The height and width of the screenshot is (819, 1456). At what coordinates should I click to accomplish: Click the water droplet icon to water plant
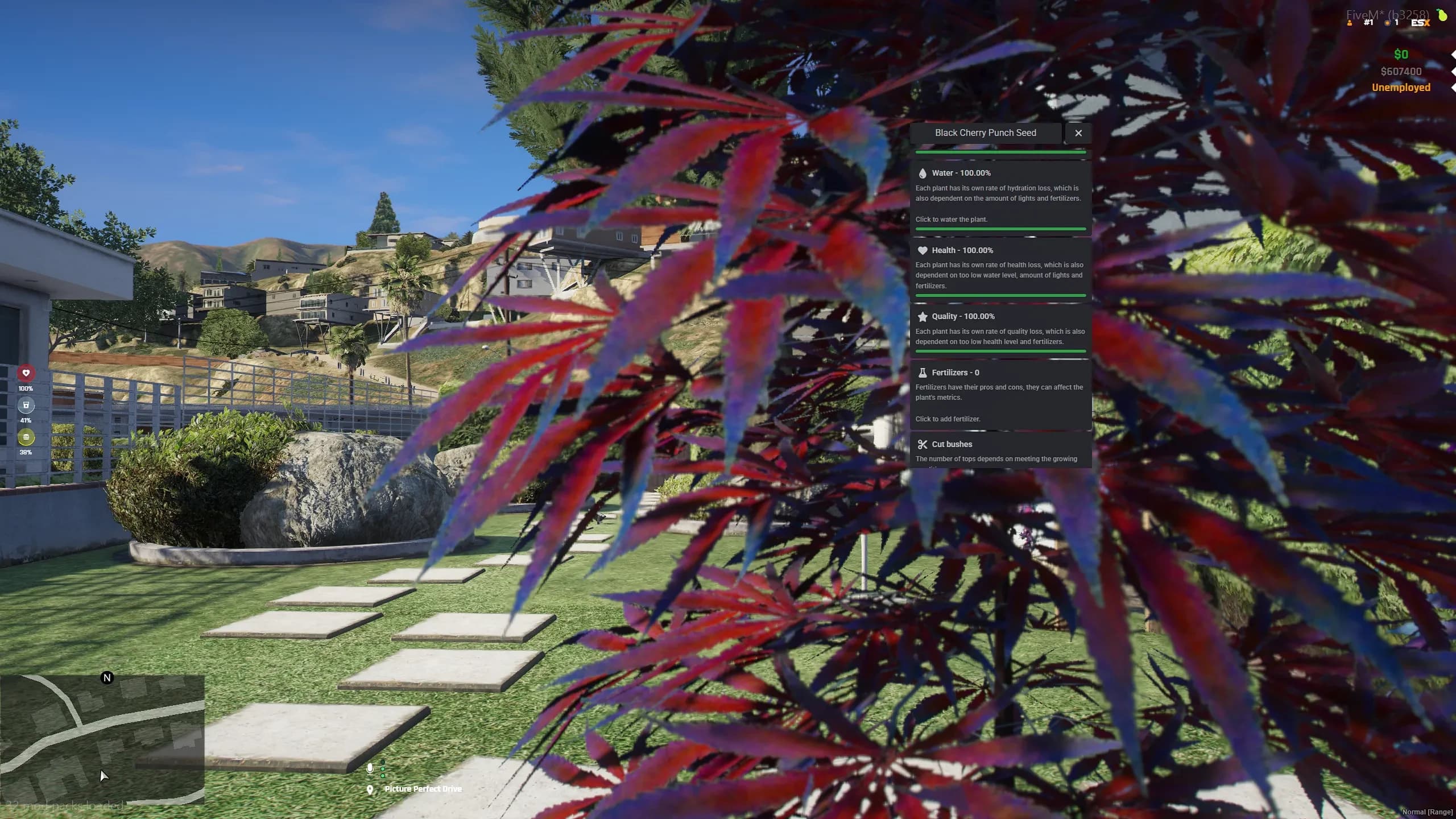pos(923,173)
